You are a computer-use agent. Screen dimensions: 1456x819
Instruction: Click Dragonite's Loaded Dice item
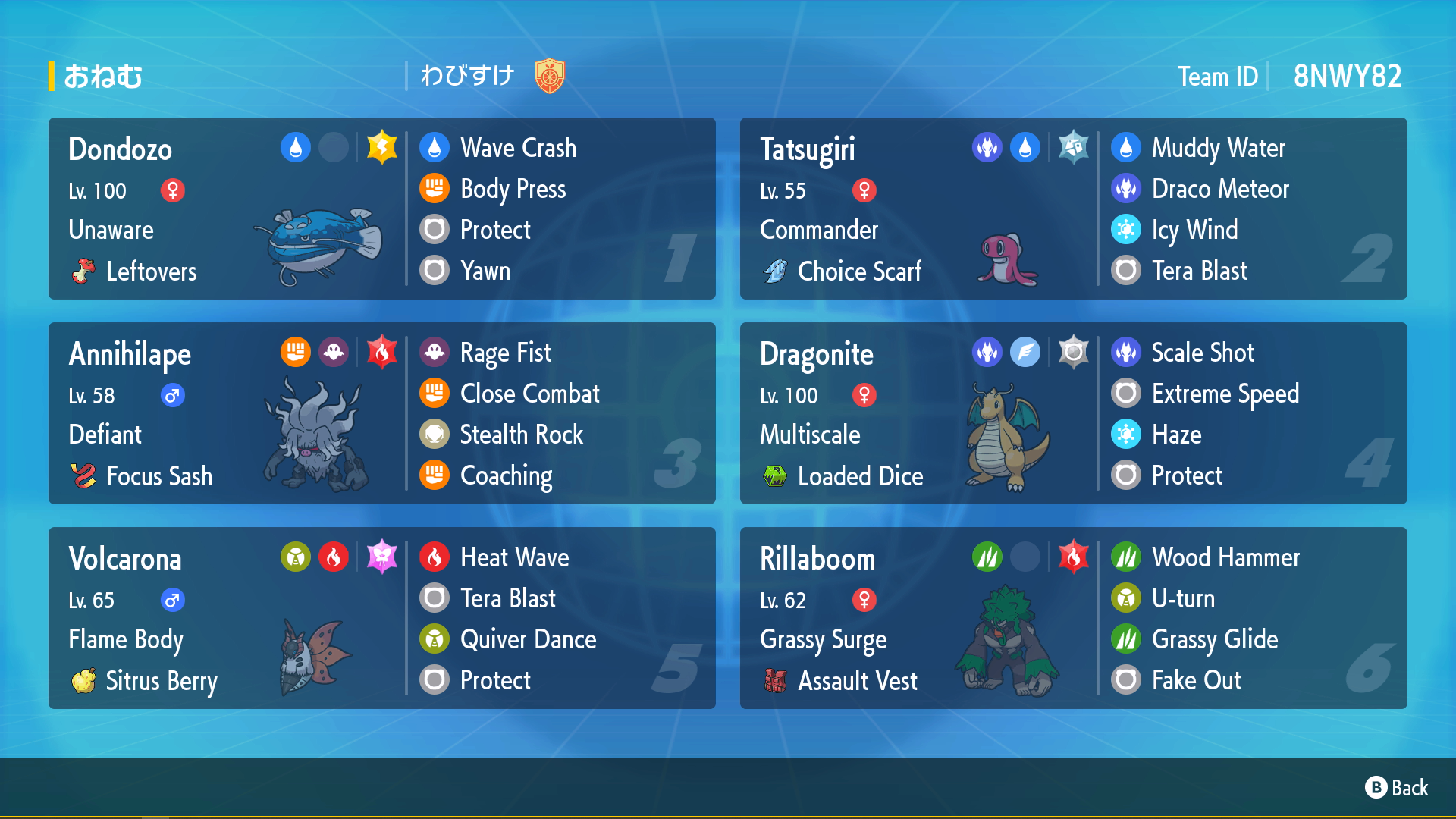[860, 476]
